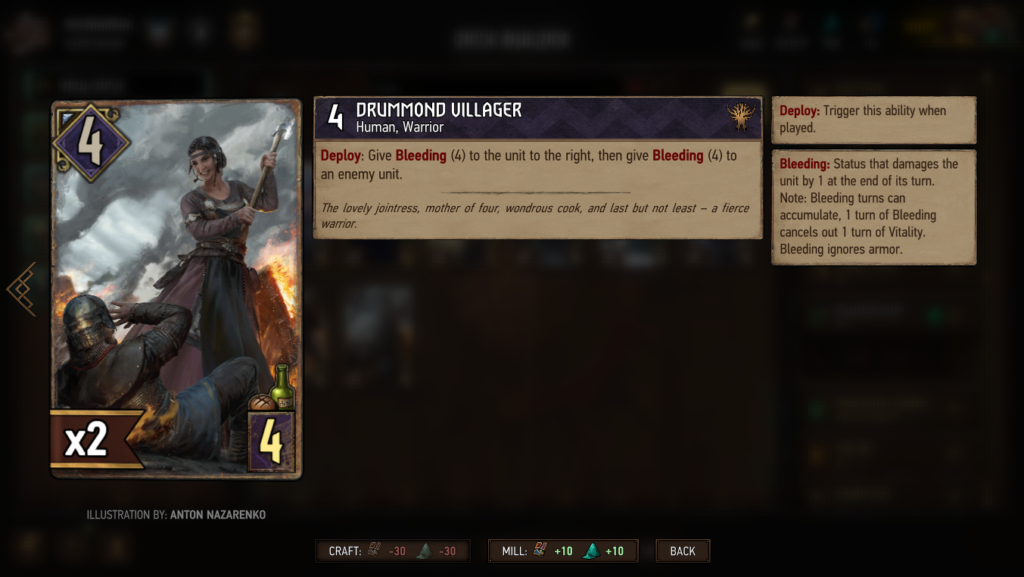Select the Drummond Villager card artwork

pyautogui.click(x=176, y=288)
